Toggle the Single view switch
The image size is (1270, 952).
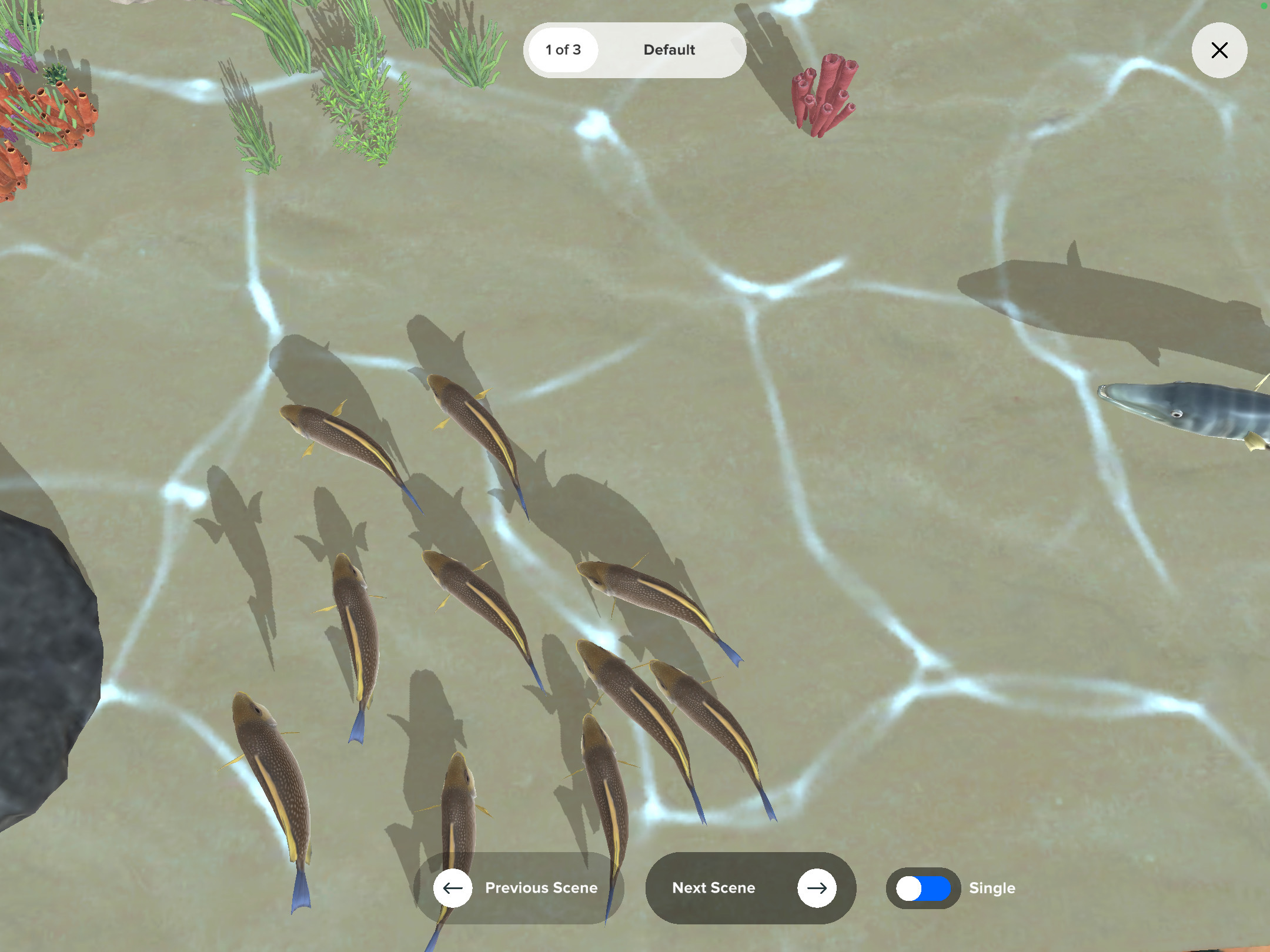(x=923, y=888)
